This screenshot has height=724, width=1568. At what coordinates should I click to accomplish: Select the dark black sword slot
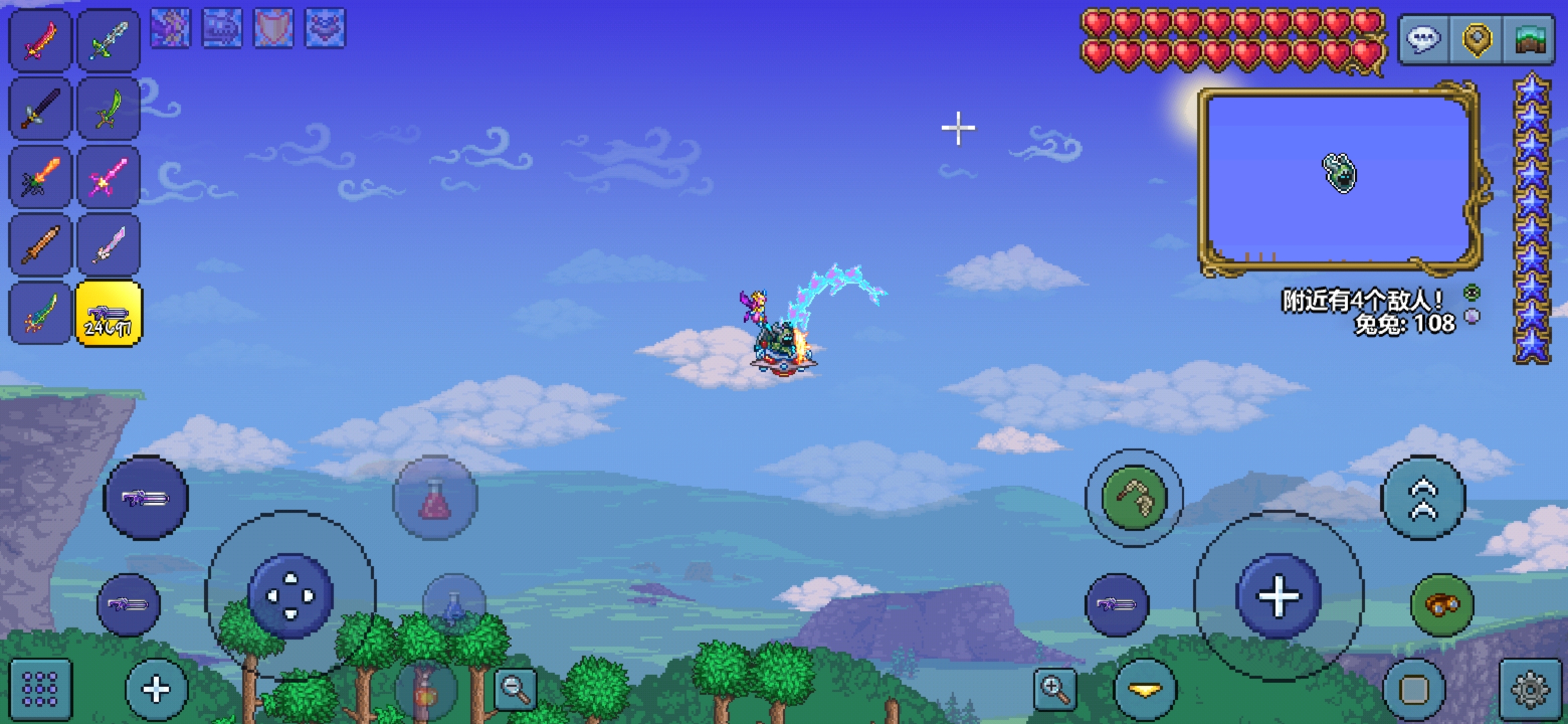click(x=40, y=109)
